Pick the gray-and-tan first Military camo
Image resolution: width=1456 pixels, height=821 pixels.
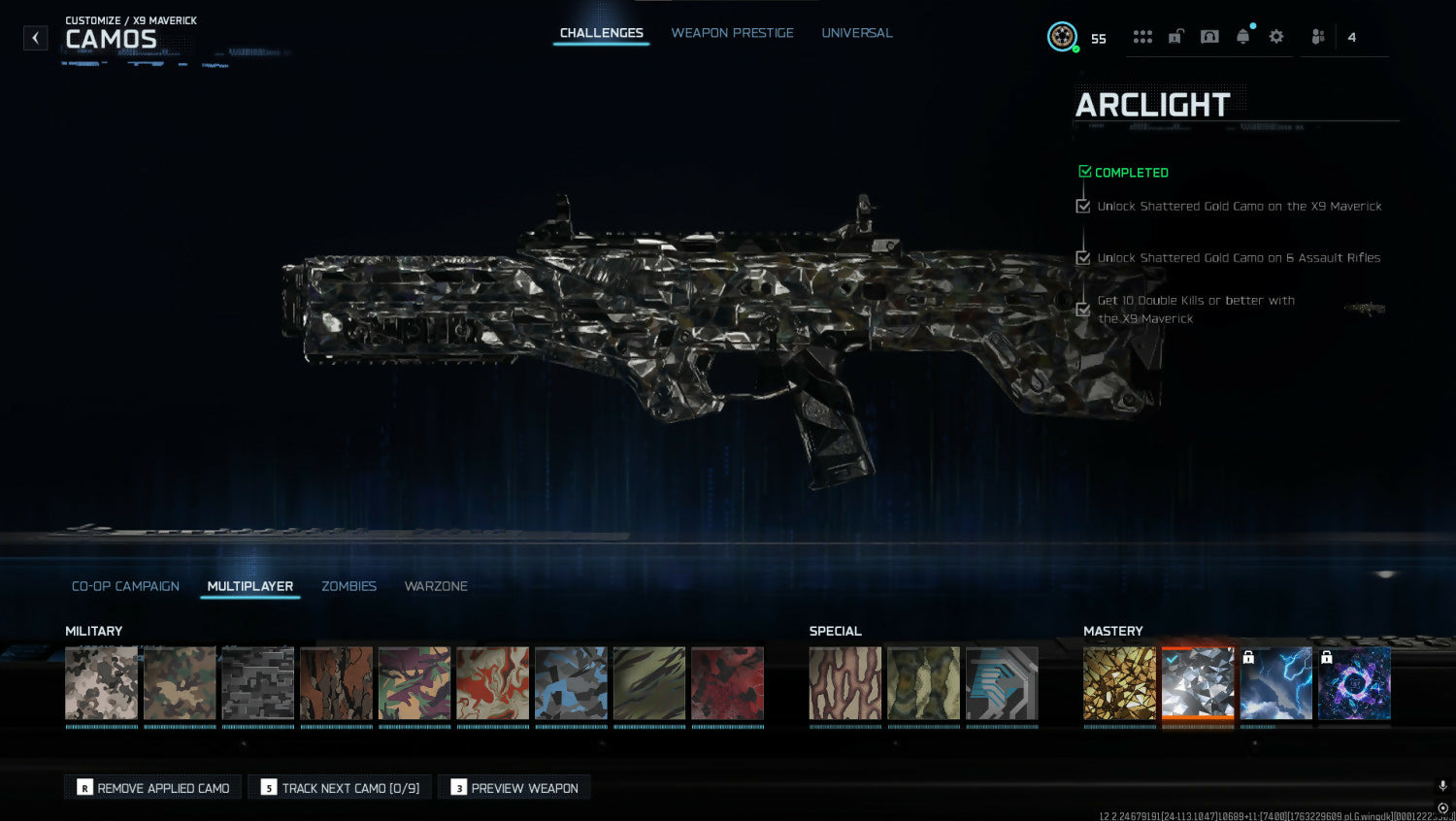(101, 683)
